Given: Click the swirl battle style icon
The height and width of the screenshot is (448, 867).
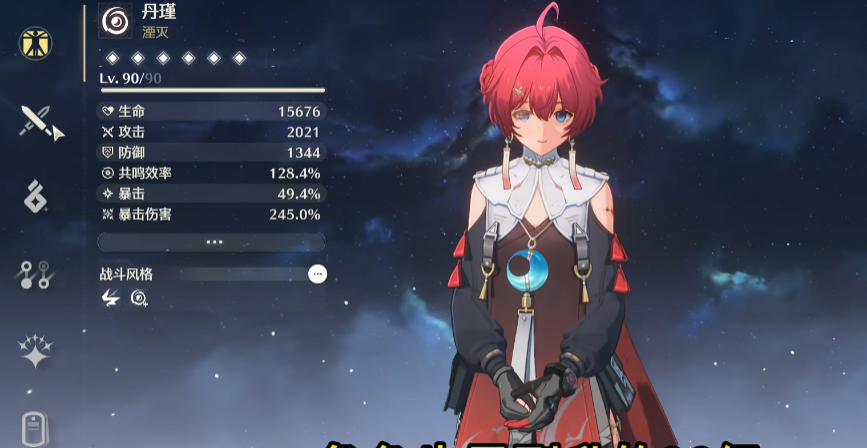Looking at the screenshot, I should pos(138,297).
